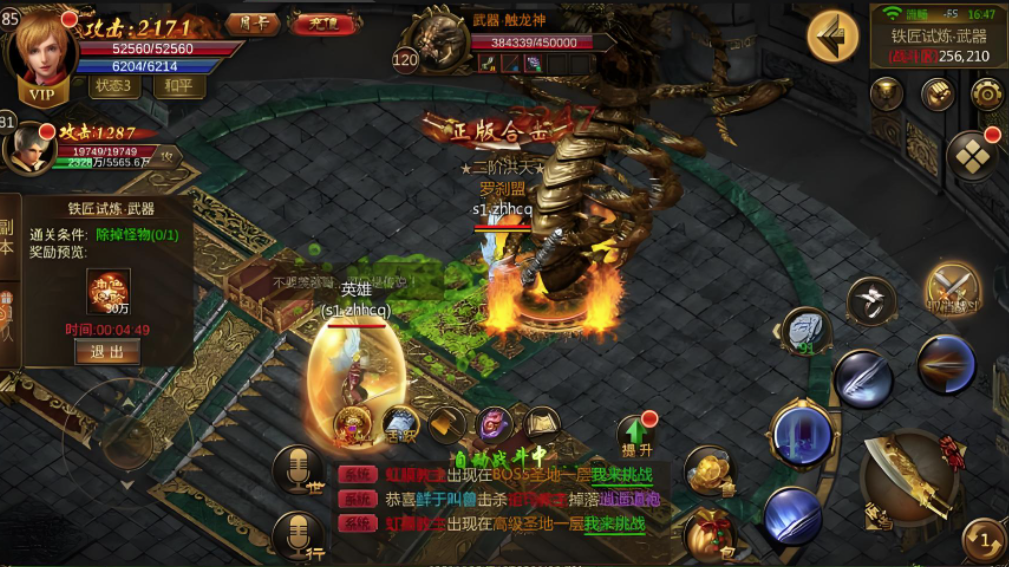Select the 状态3 status button

click(116, 86)
